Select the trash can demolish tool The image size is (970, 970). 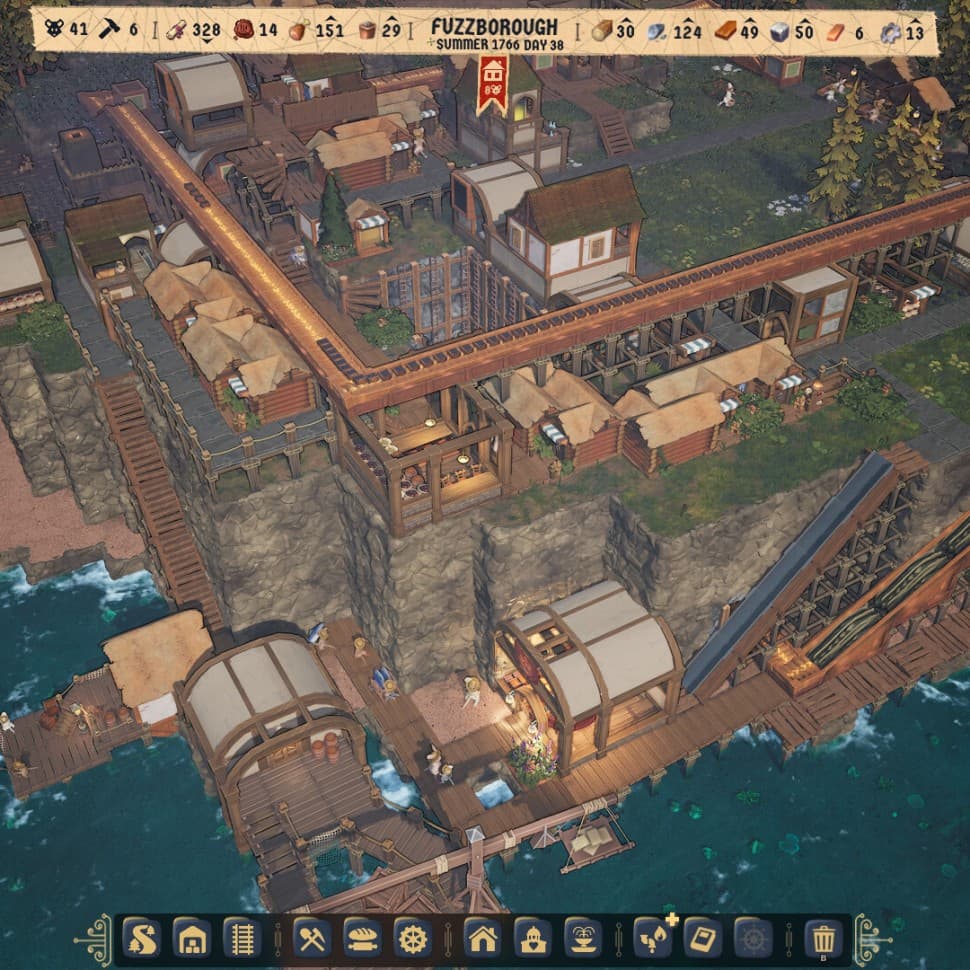pyautogui.click(x=823, y=939)
